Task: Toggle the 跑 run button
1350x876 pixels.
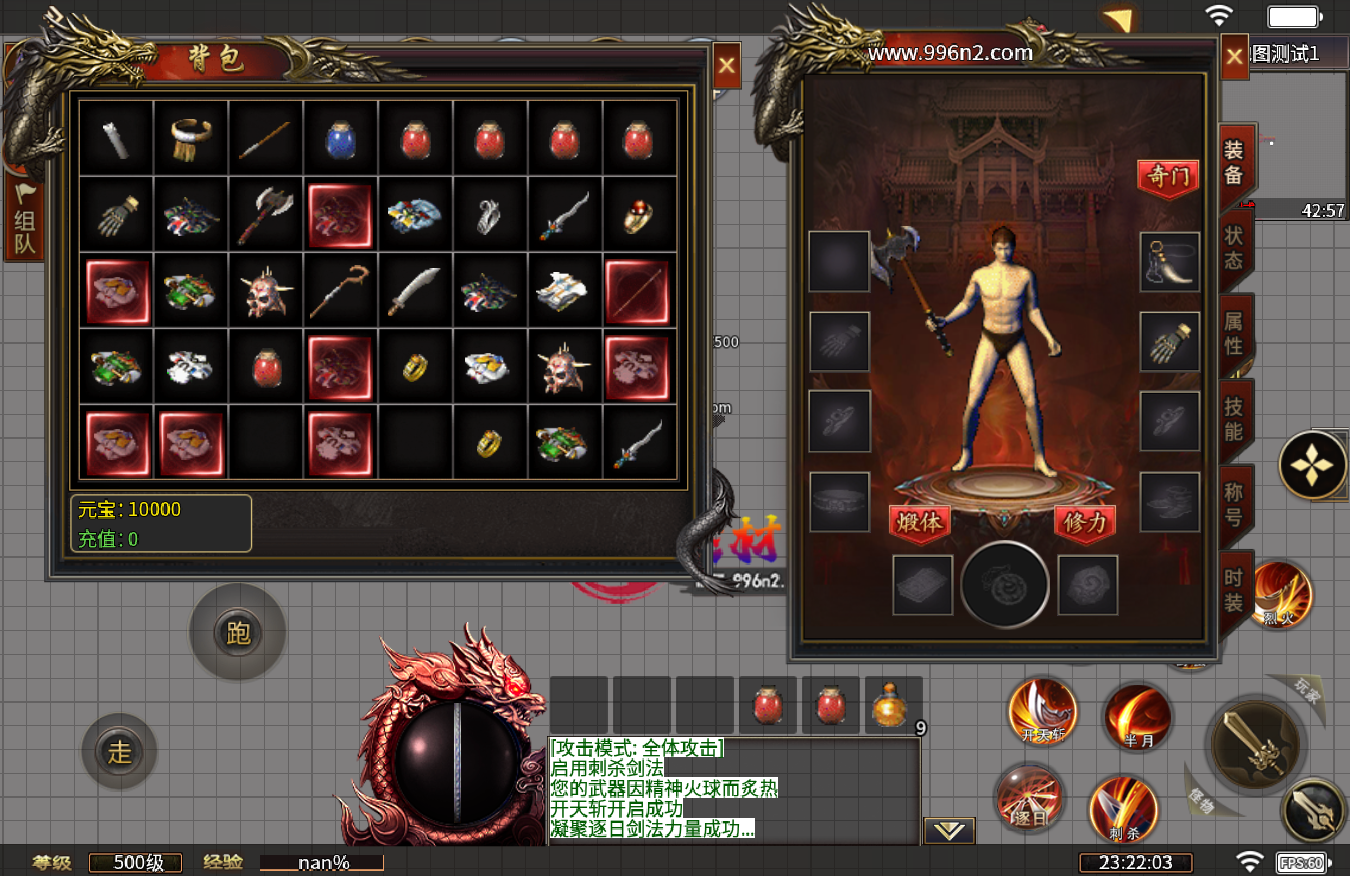Action: pyautogui.click(x=238, y=632)
